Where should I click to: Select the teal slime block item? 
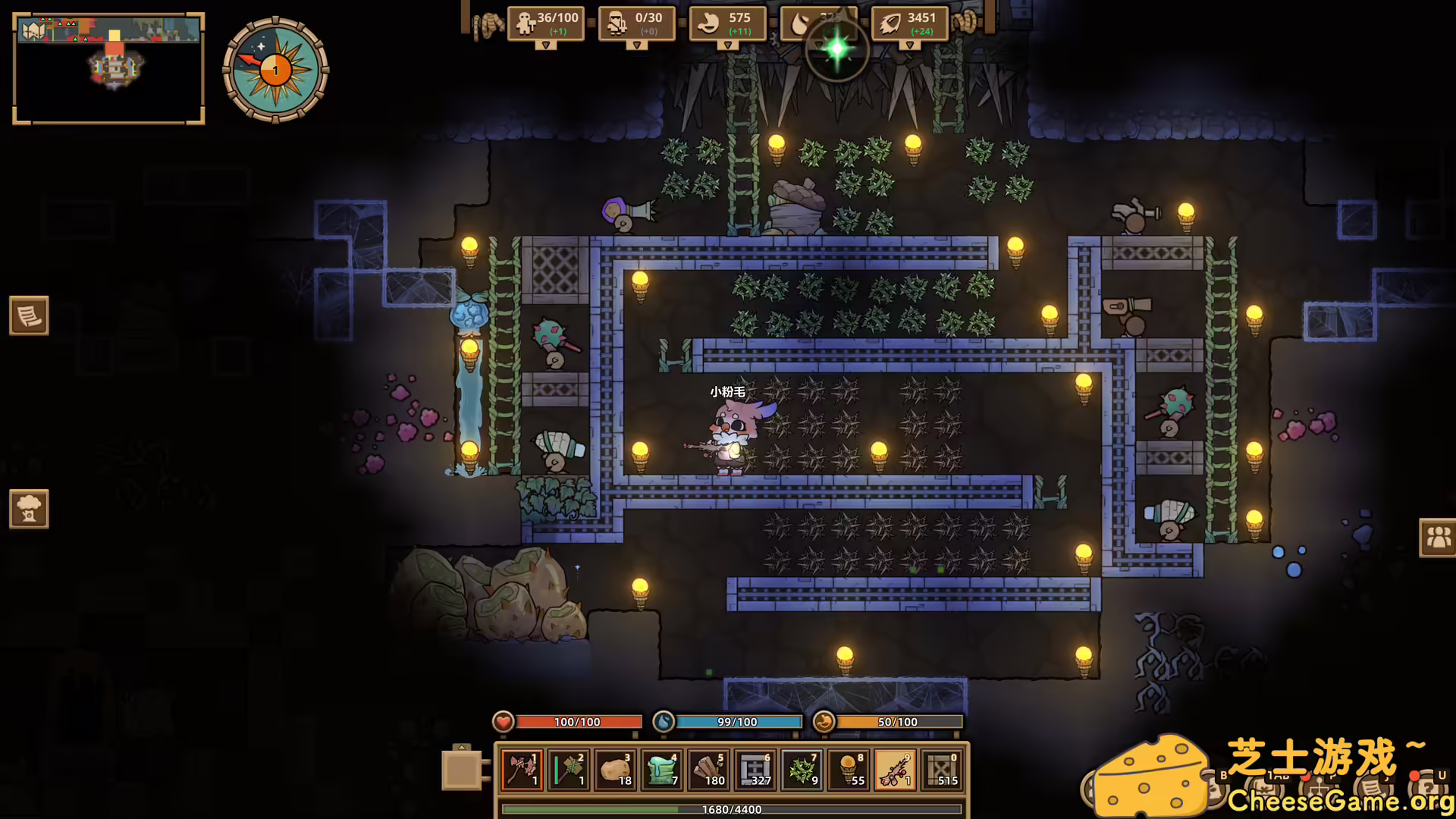pyautogui.click(x=662, y=770)
